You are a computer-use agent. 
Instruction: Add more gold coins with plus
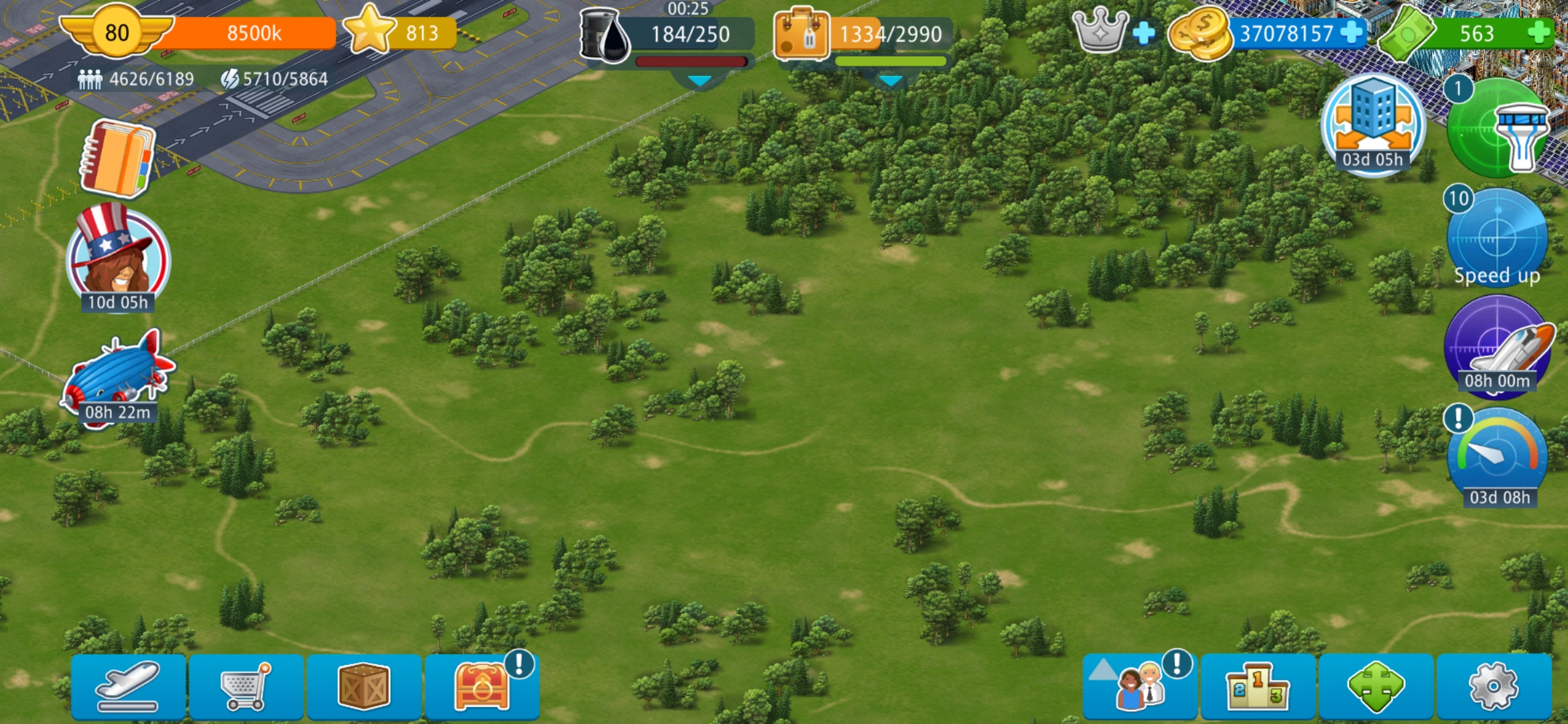(1352, 32)
